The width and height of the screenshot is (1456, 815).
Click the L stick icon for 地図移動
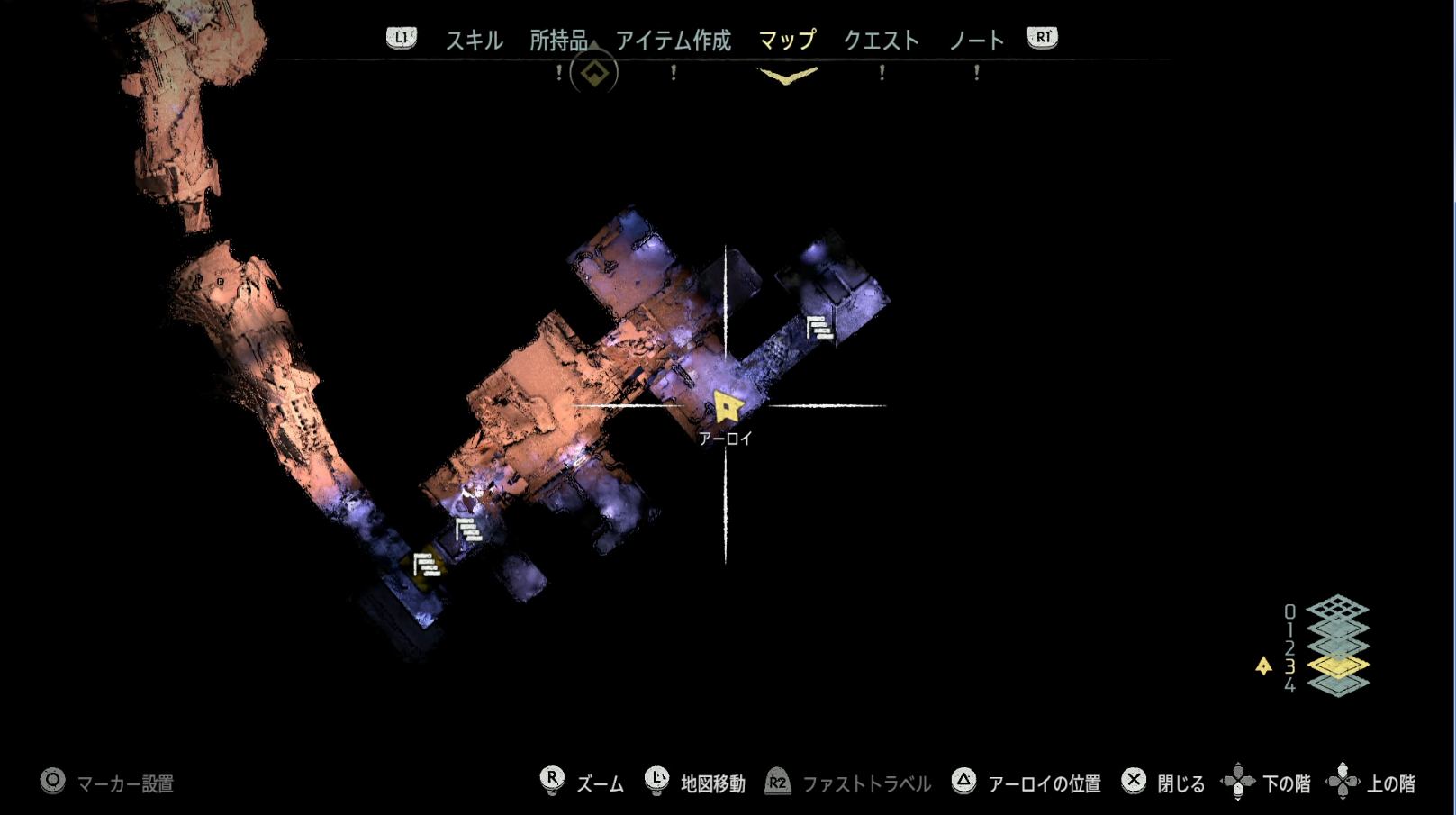click(x=656, y=782)
